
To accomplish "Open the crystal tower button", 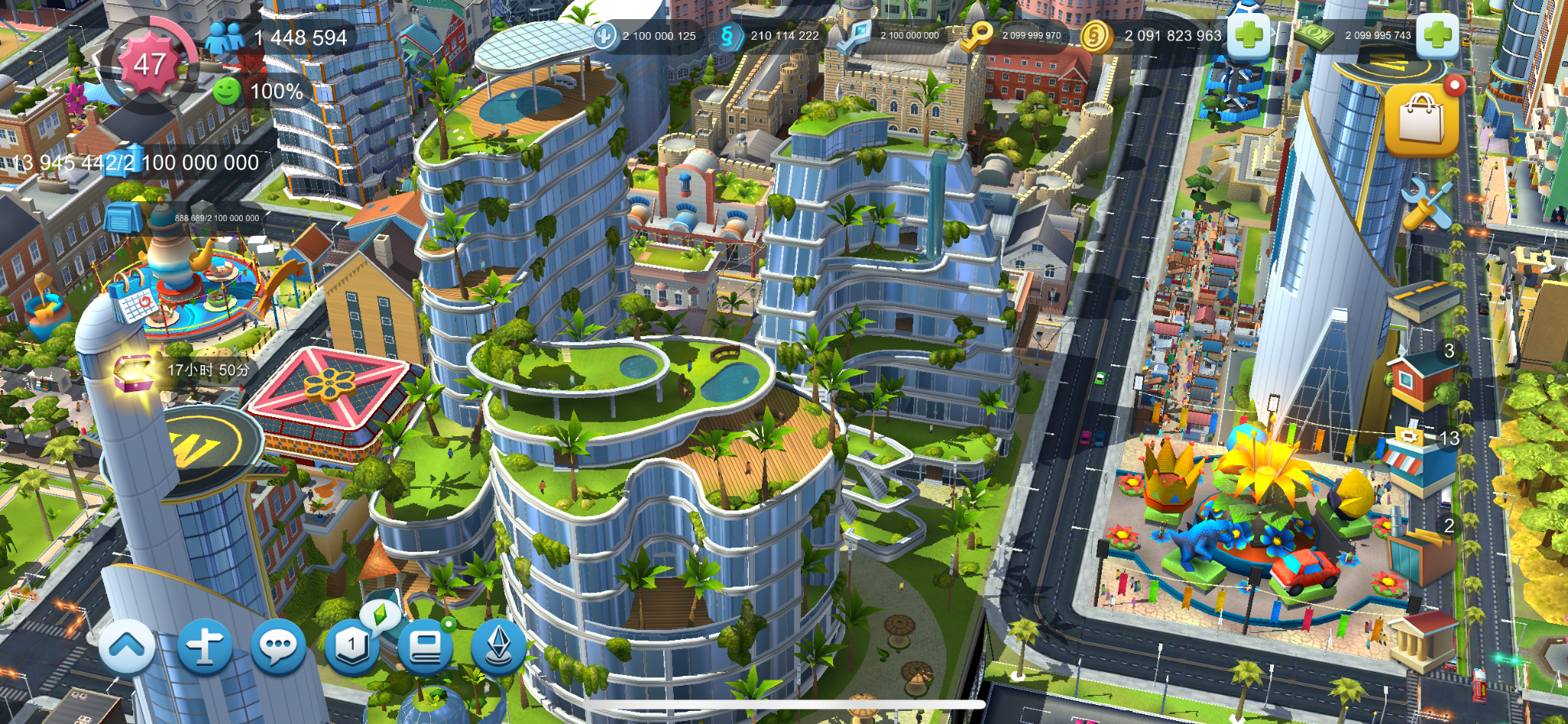I will [498, 645].
